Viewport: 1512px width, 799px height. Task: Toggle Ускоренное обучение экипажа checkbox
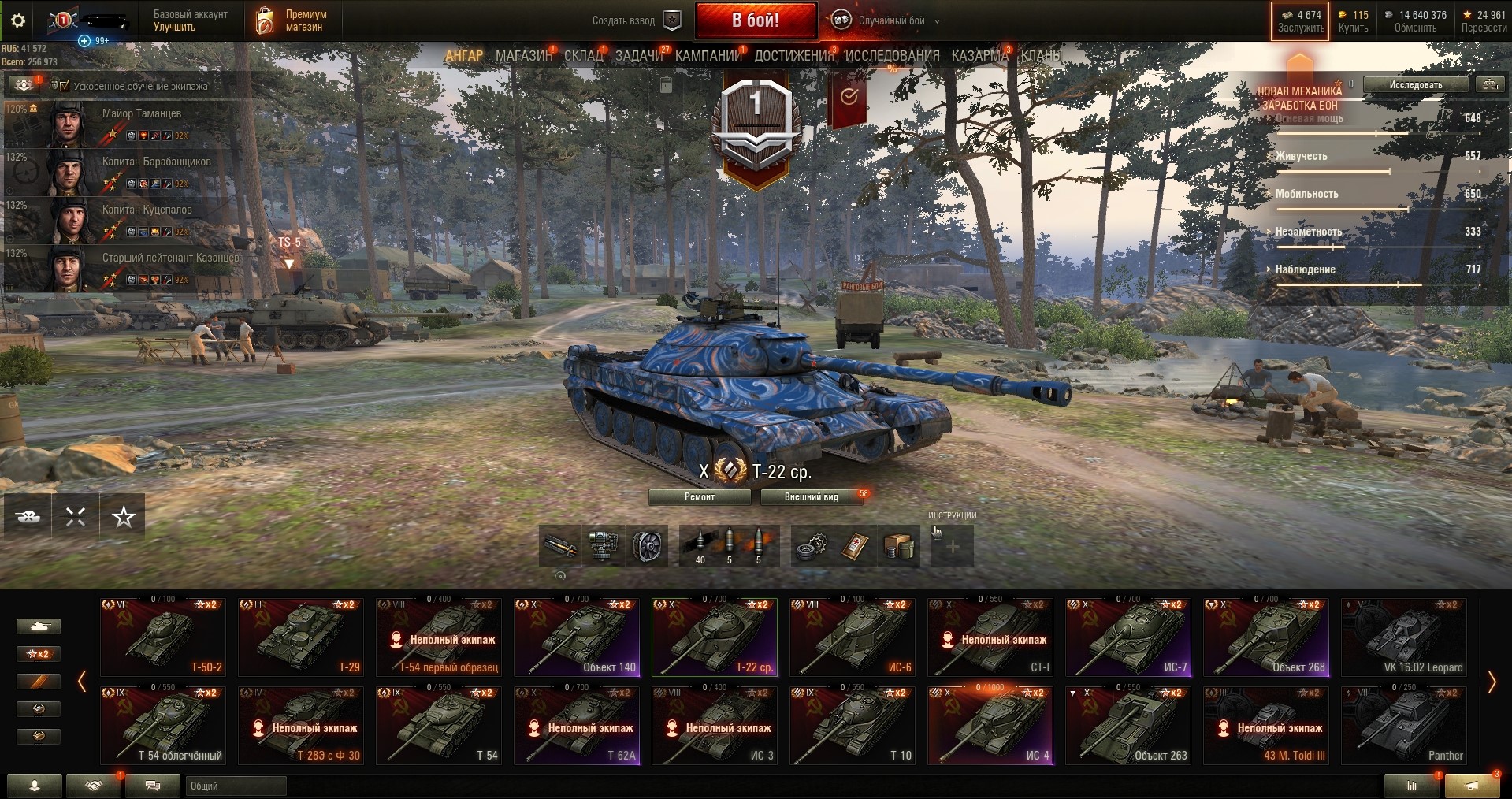point(65,86)
